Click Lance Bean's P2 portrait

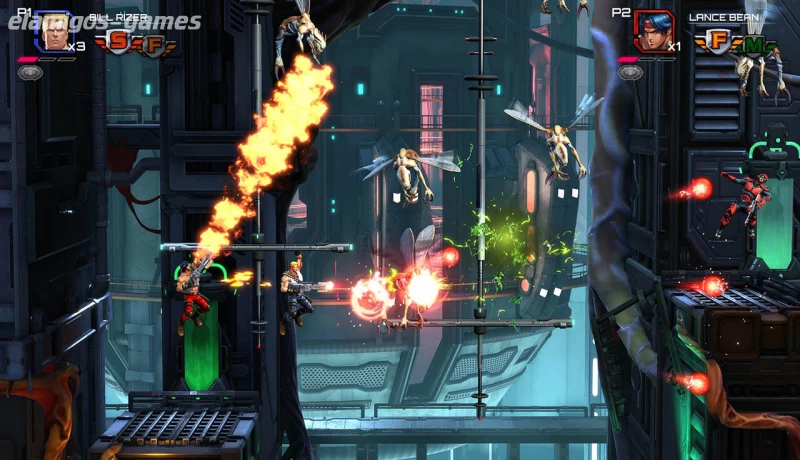point(652,32)
